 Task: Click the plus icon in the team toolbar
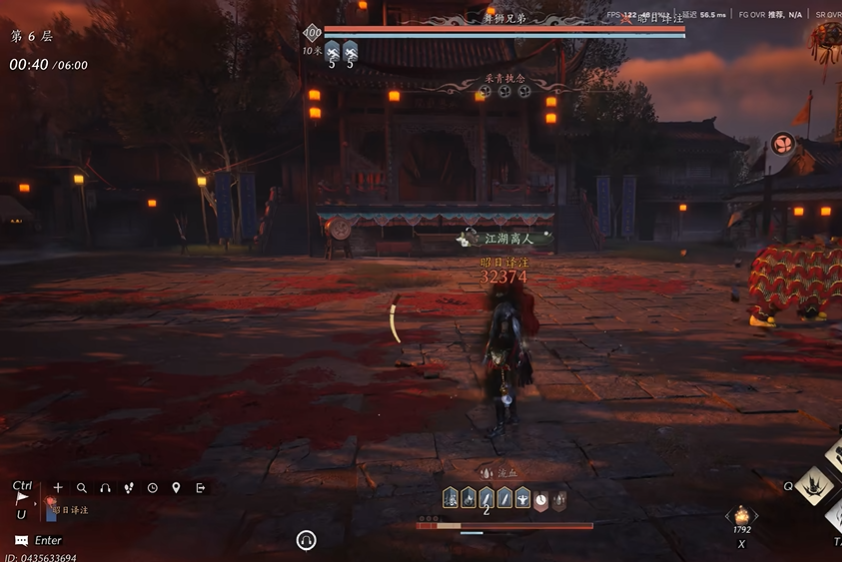click(x=58, y=488)
